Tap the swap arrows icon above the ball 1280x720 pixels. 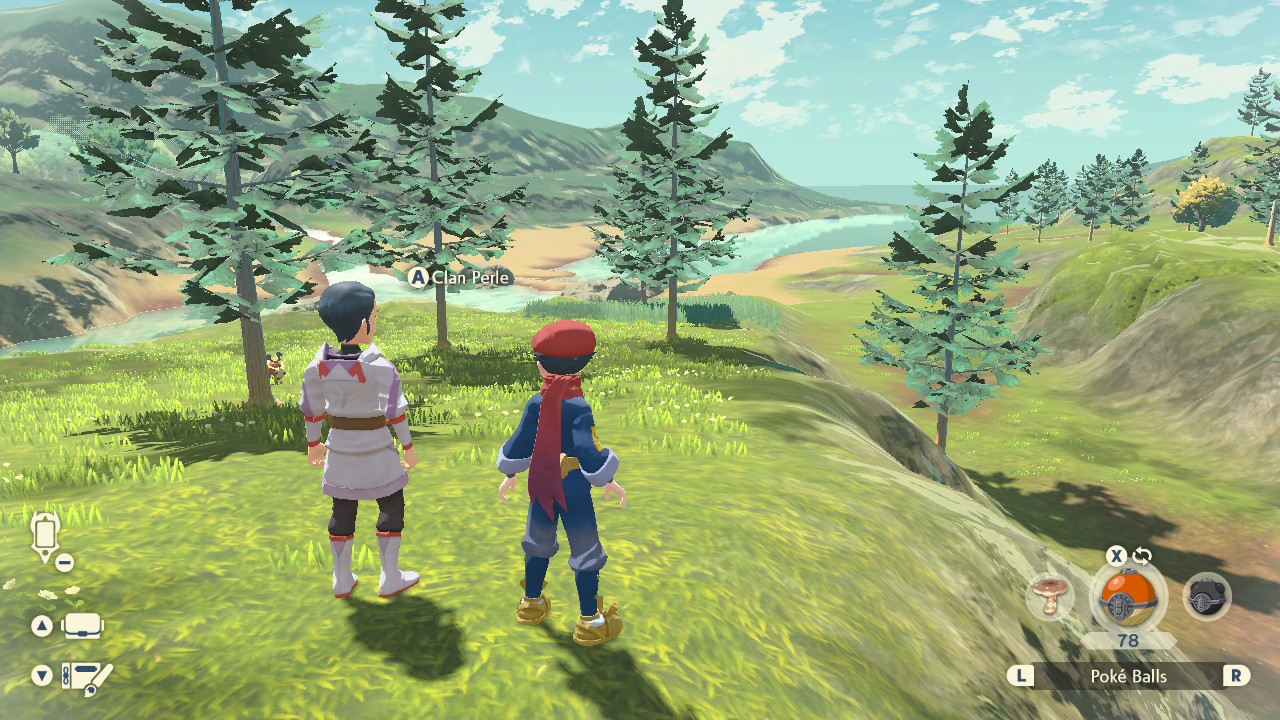(x=1142, y=556)
